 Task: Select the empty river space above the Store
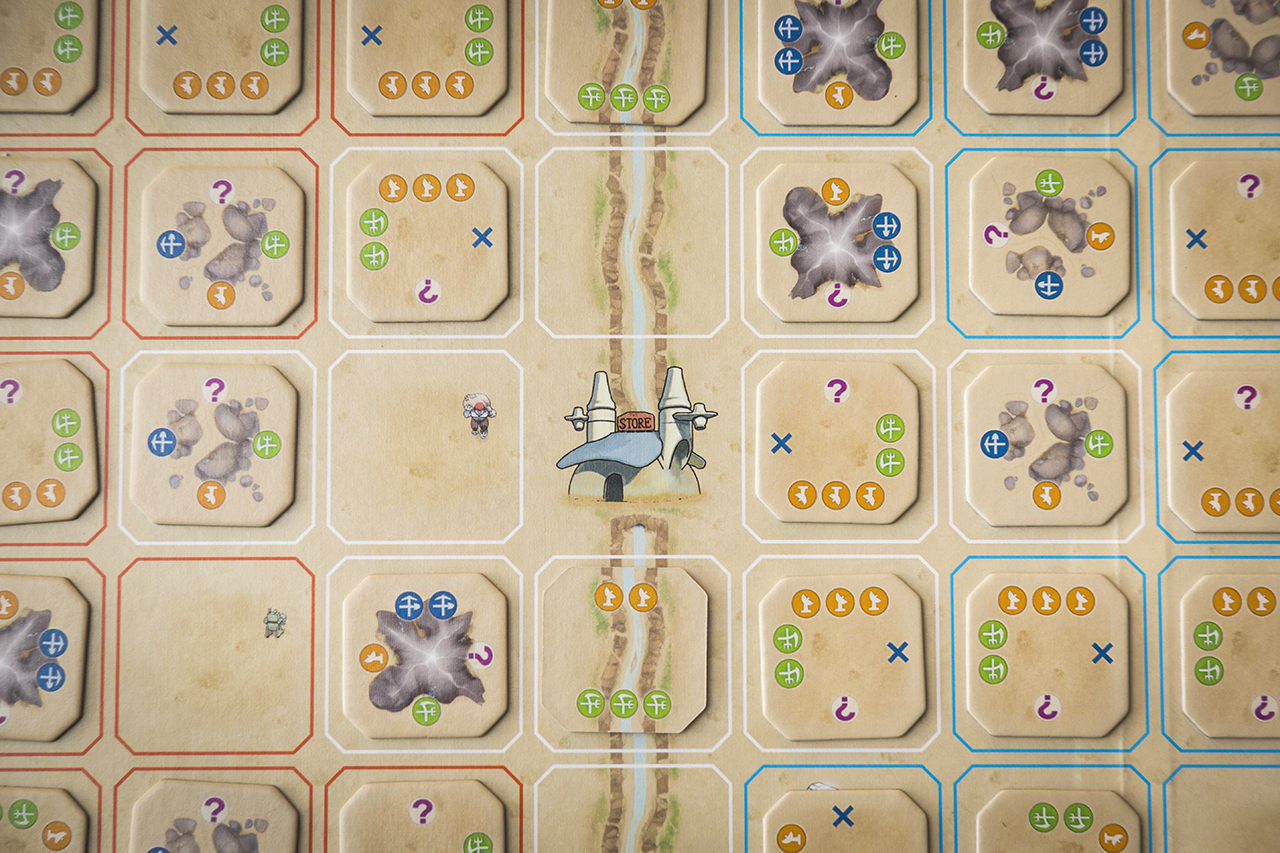[632, 243]
